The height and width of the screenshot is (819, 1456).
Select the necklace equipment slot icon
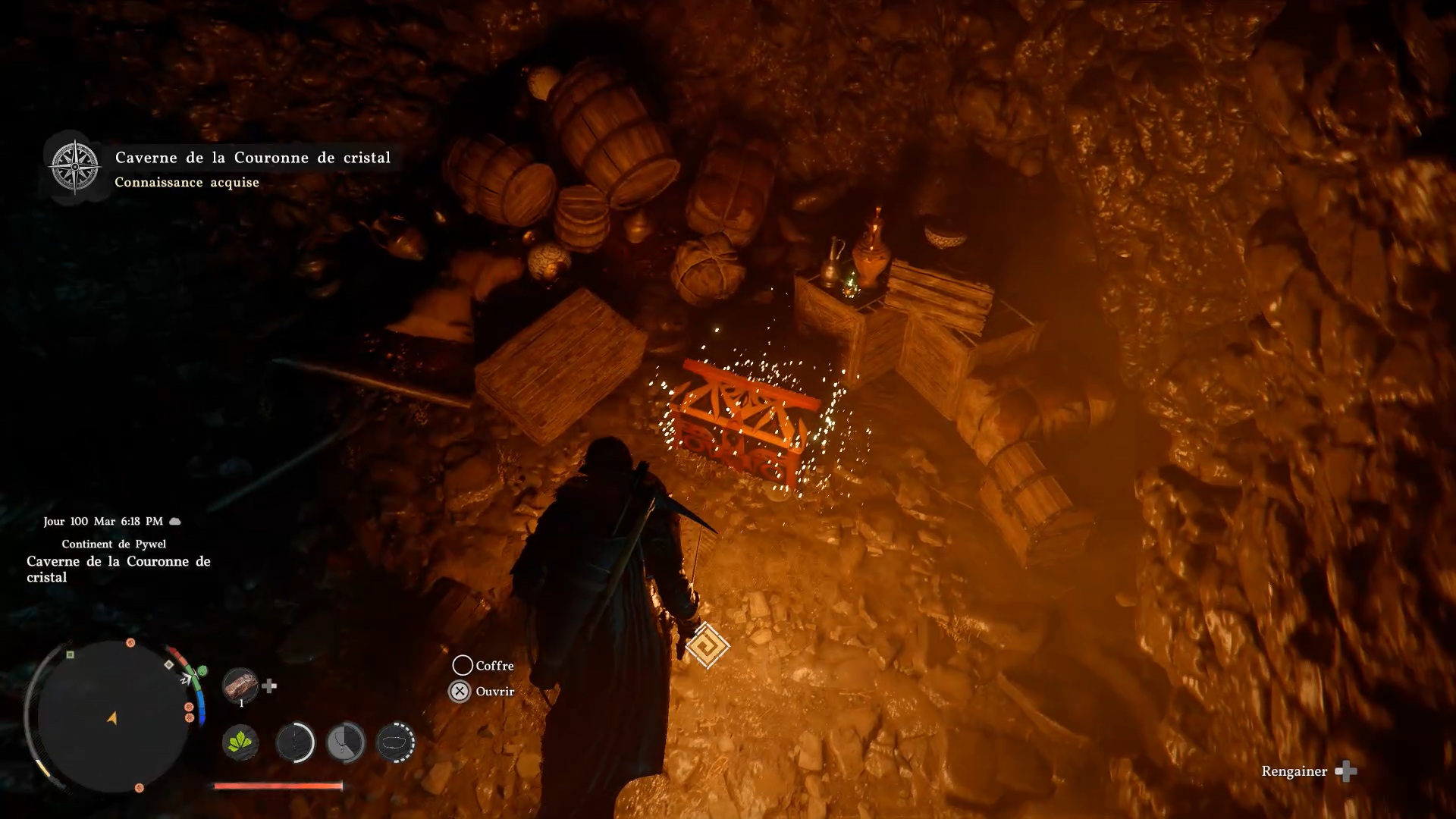pos(346,742)
